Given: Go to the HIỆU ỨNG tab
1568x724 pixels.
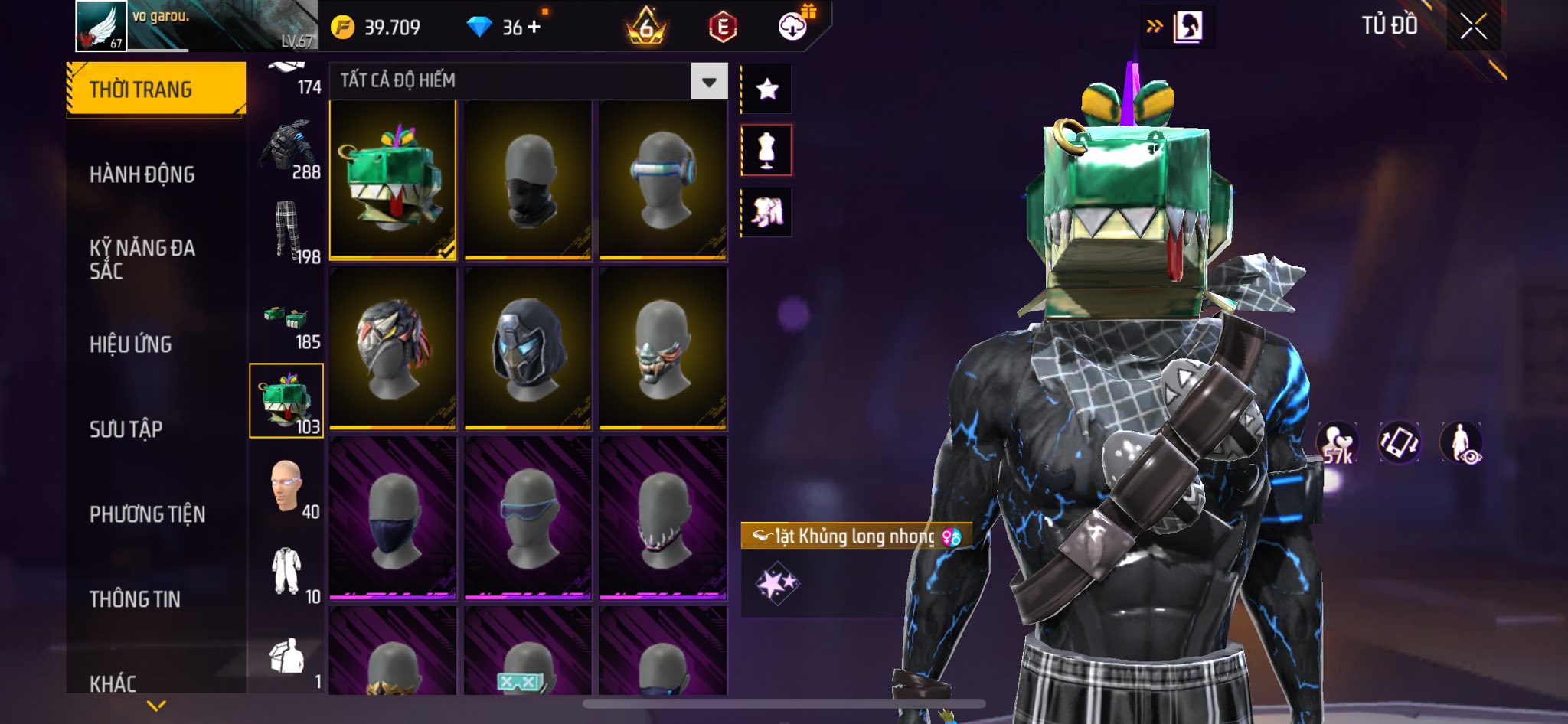Looking at the screenshot, I should (131, 344).
